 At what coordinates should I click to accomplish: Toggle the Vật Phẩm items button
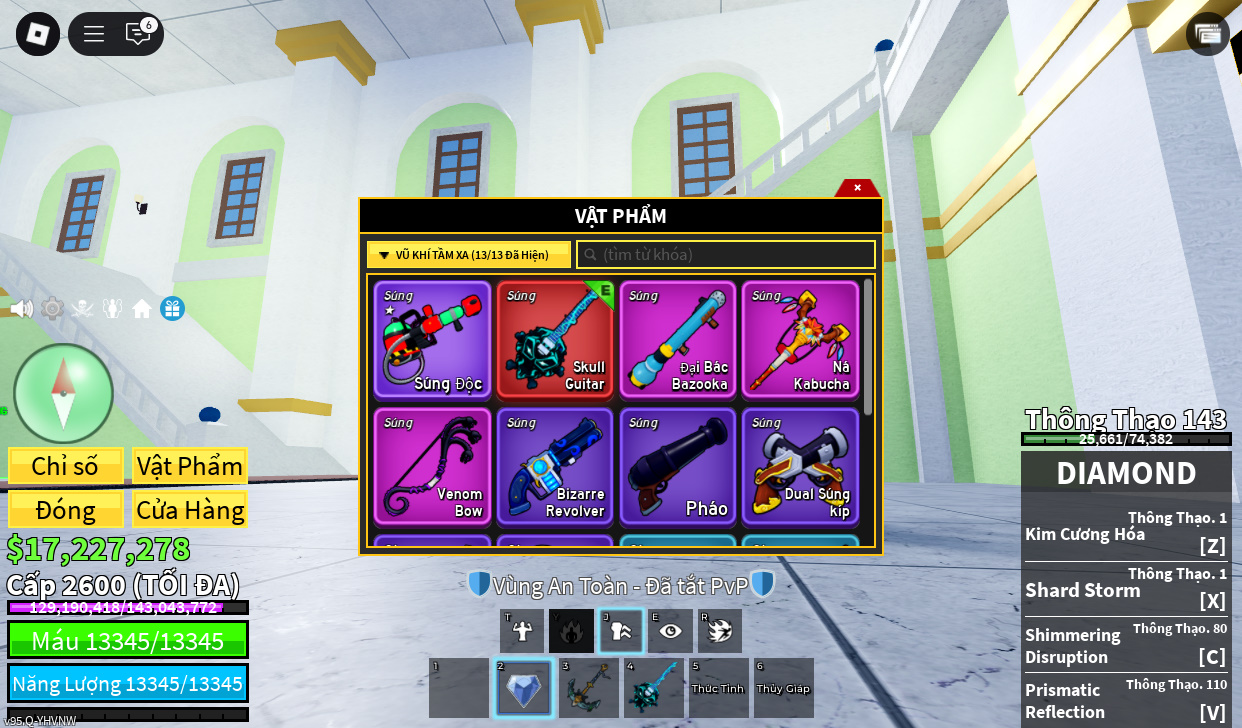click(189, 466)
